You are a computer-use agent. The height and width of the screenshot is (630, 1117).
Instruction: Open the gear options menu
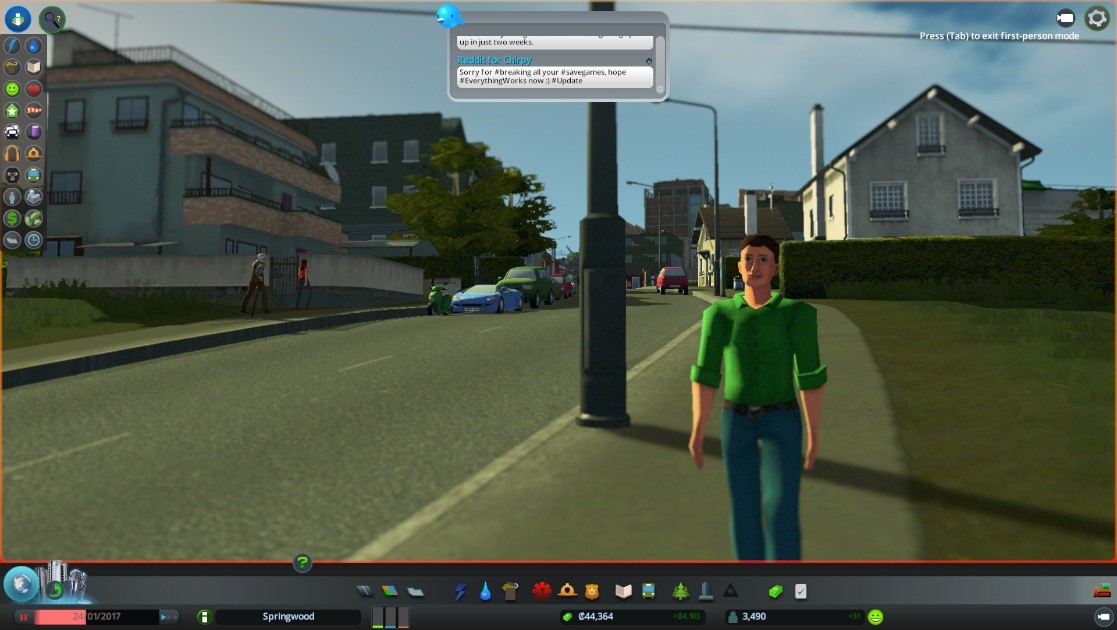[x=1097, y=18]
